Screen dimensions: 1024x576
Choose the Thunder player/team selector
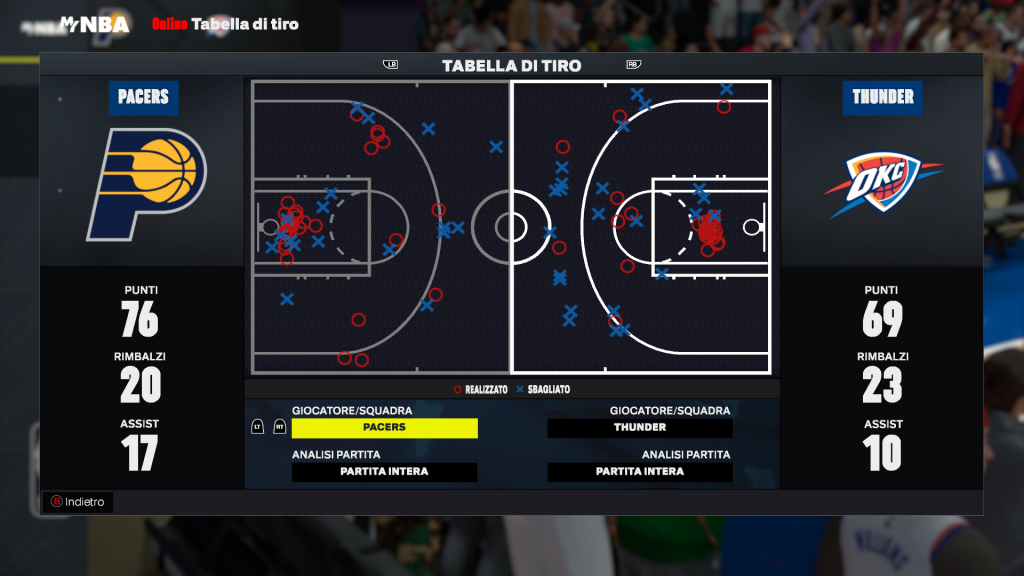(640, 428)
